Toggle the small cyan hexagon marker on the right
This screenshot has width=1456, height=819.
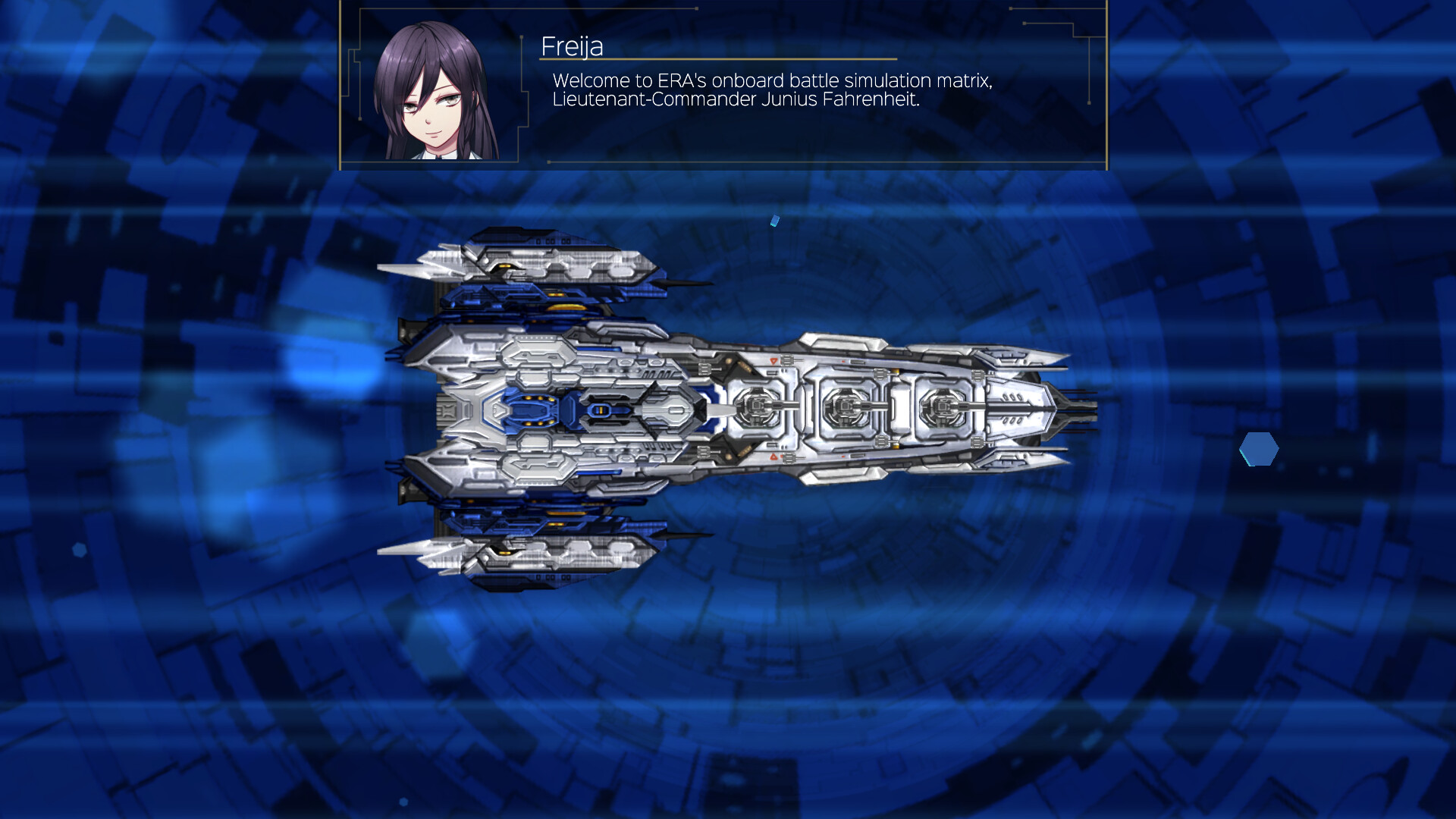point(1259,450)
